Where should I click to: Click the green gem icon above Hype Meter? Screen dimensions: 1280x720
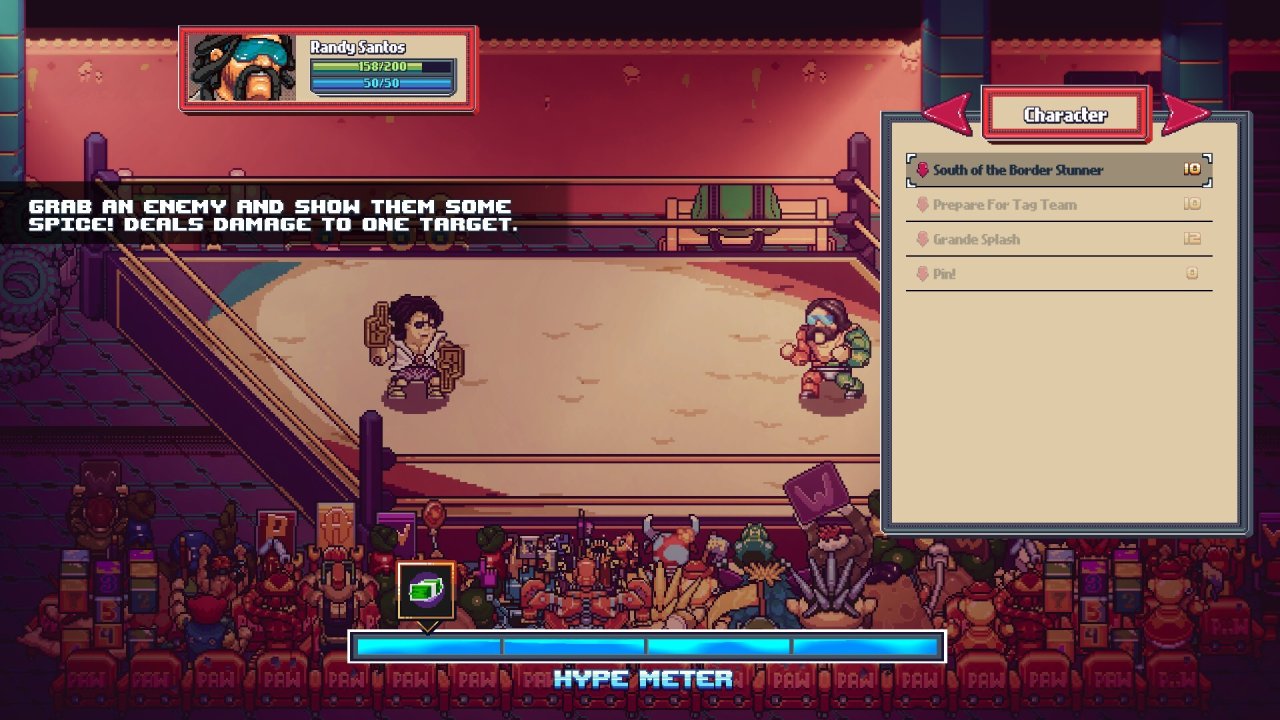tap(426, 590)
